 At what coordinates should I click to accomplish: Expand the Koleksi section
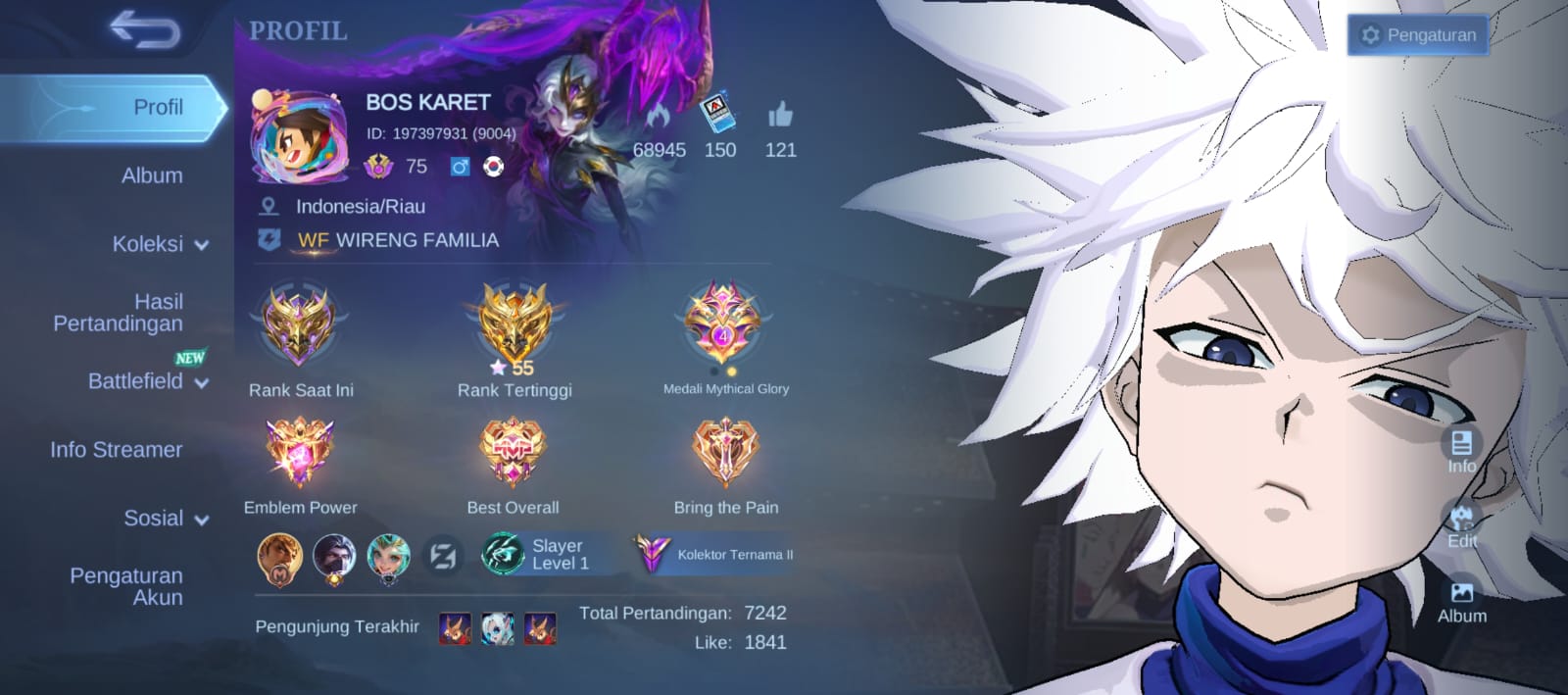[x=160, y=244]
